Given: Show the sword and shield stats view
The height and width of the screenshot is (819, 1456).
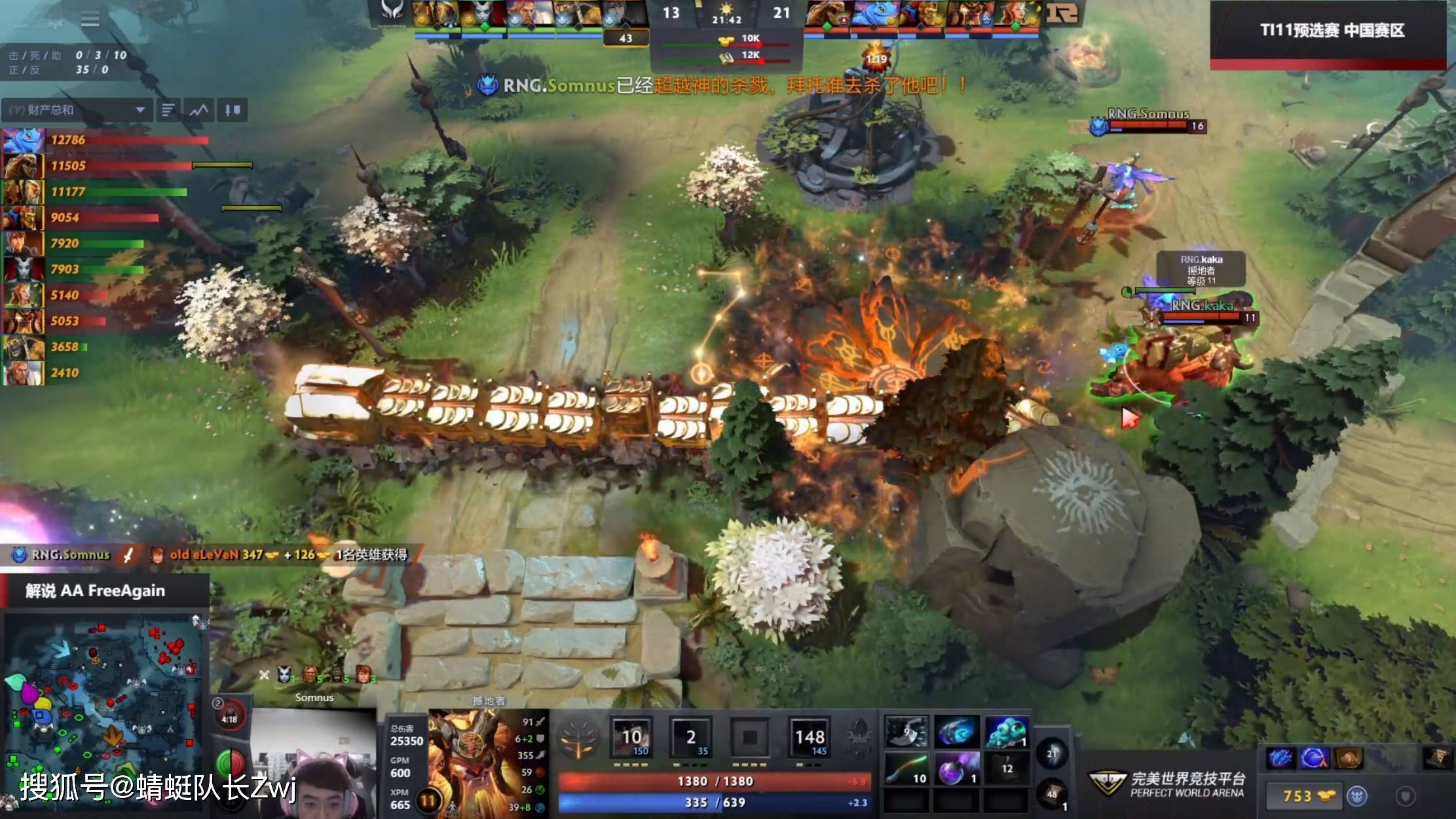Looking at the screenshot, I should (233, 110).
